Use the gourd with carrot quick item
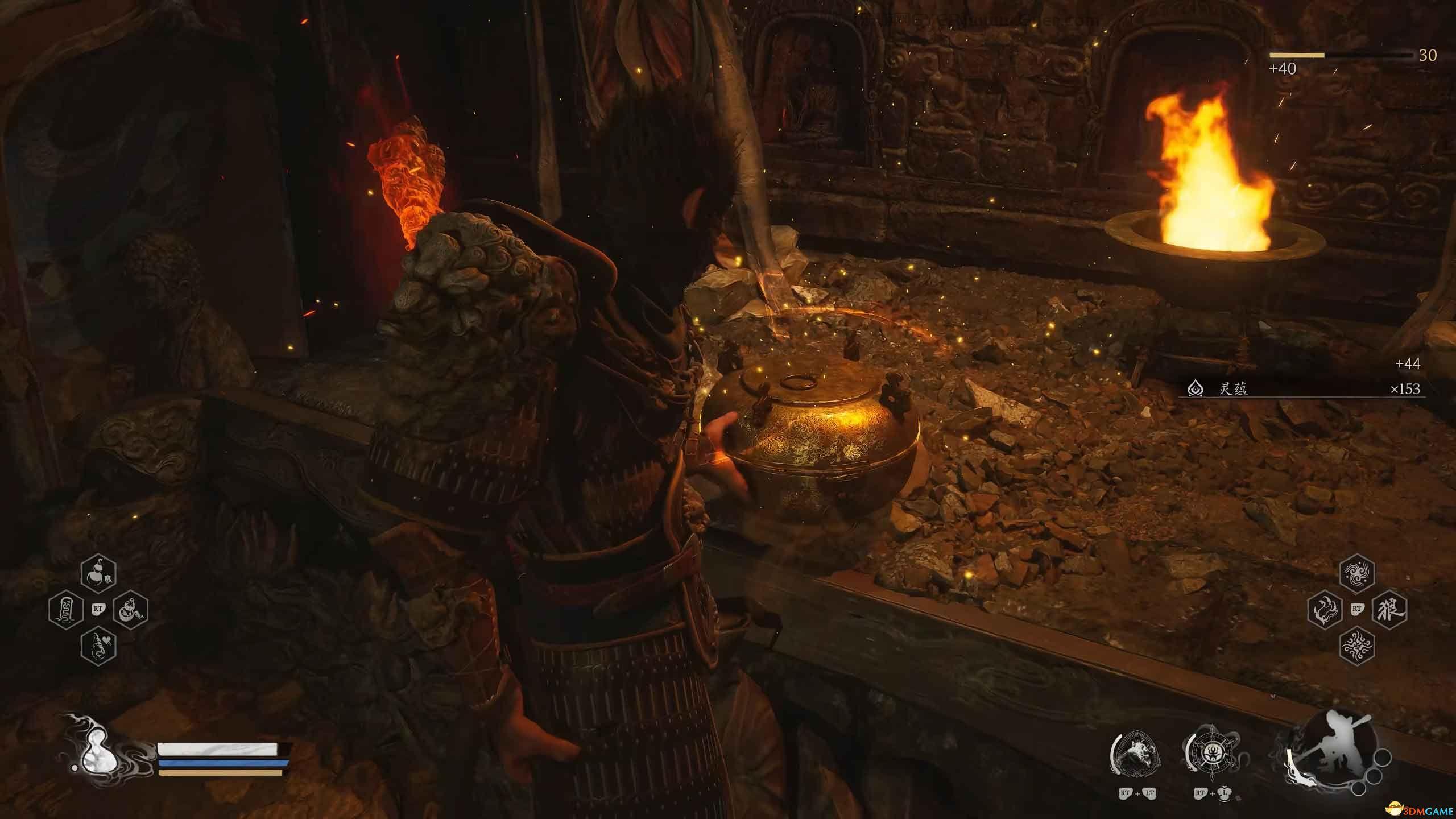This screenshot has width=1456, height=819. (131, 610)
